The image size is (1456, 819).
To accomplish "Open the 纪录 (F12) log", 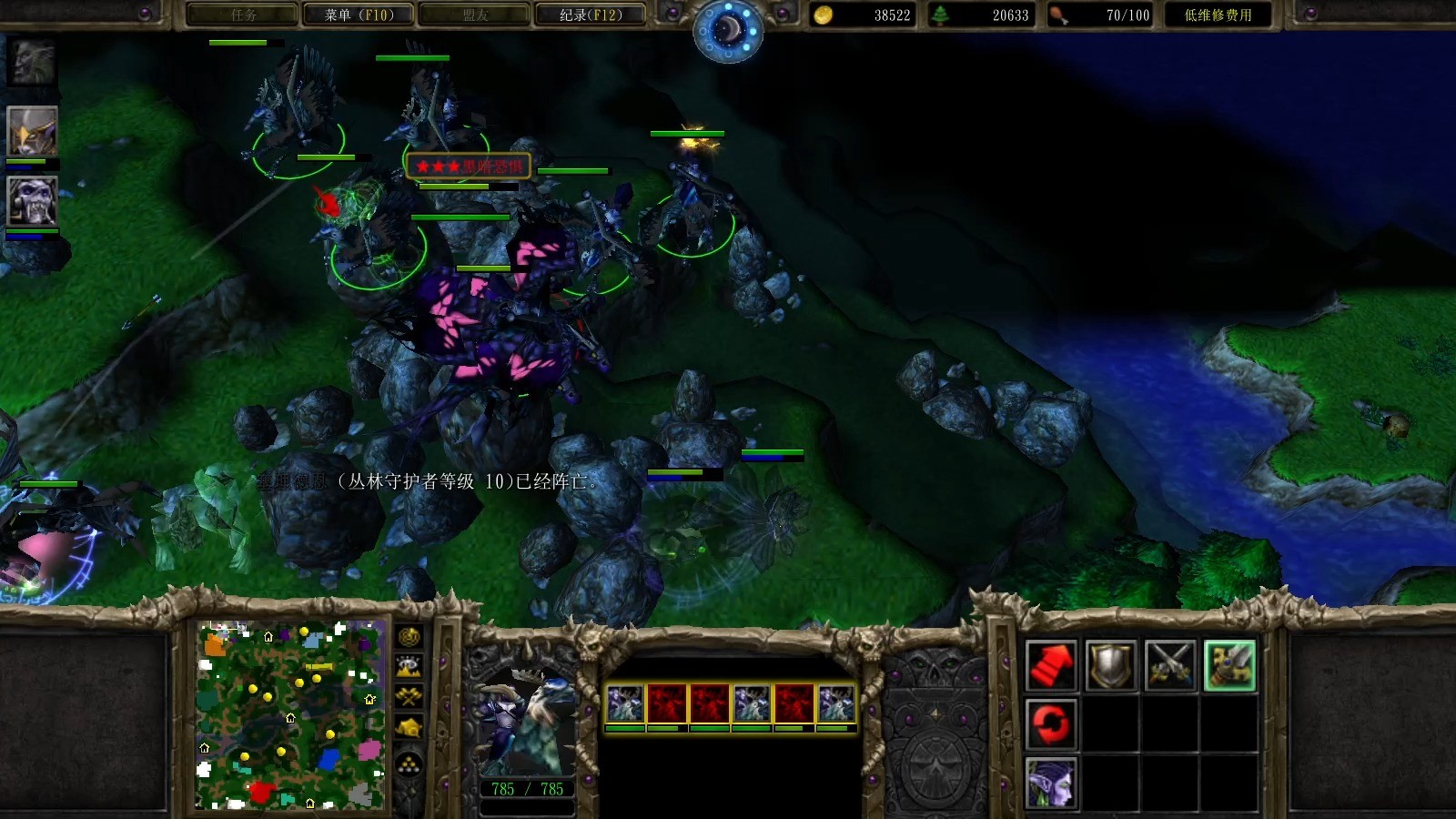I will click(591, 15).
